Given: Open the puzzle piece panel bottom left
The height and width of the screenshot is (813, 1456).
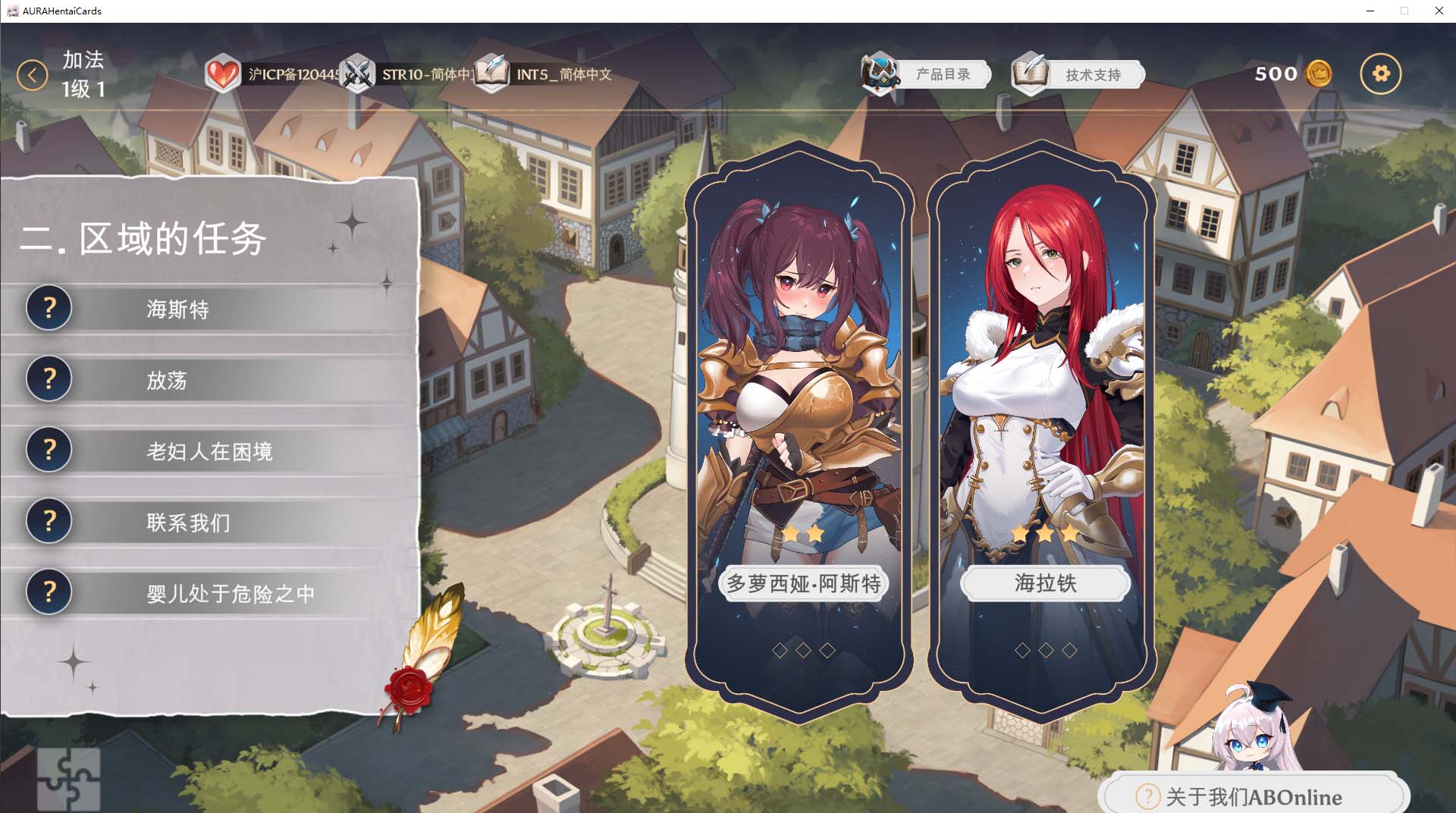Looking at the screenshot, I should click(70, 777).
